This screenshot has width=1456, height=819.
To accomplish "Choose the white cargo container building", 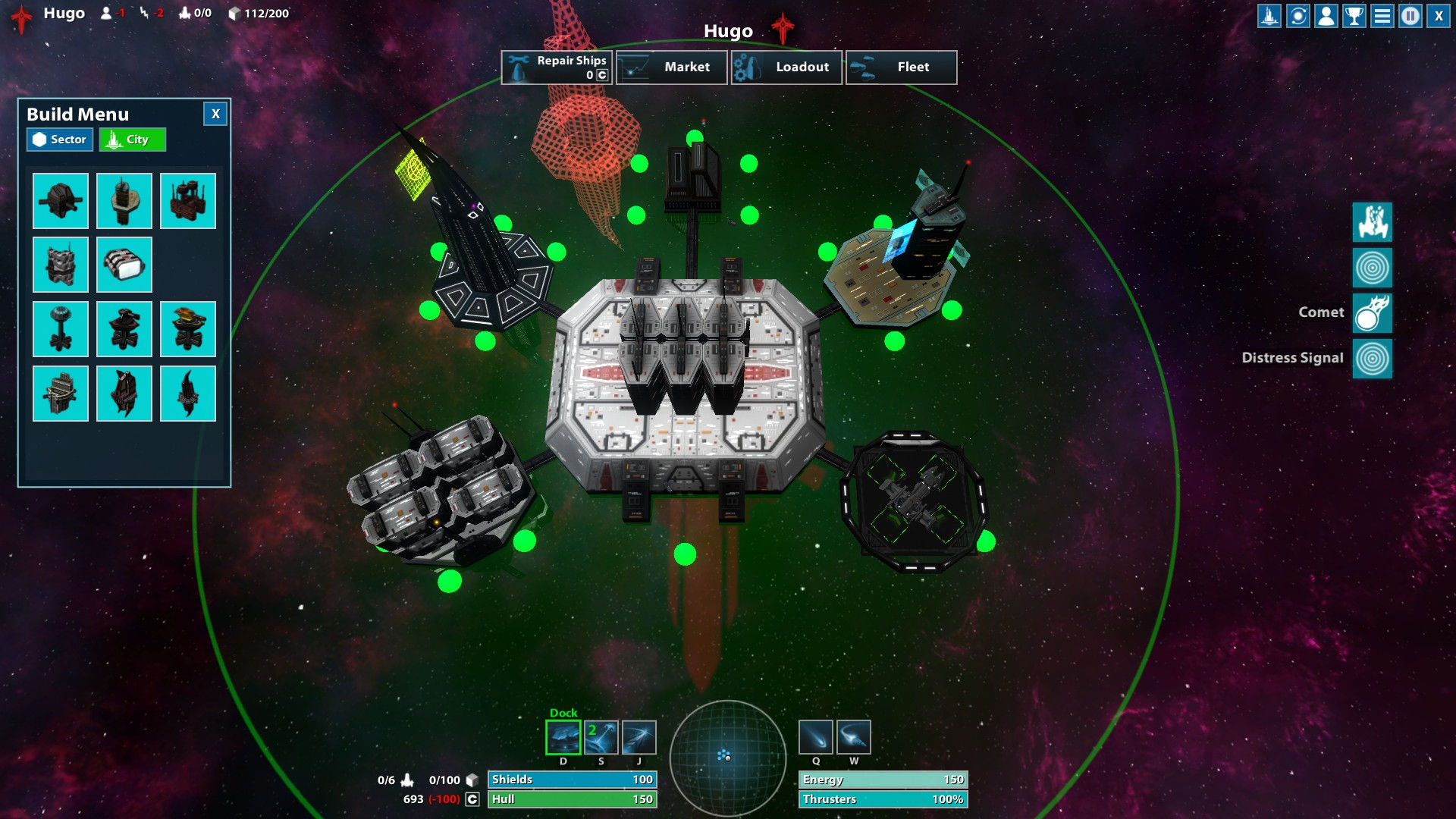I will pos(124,265).
